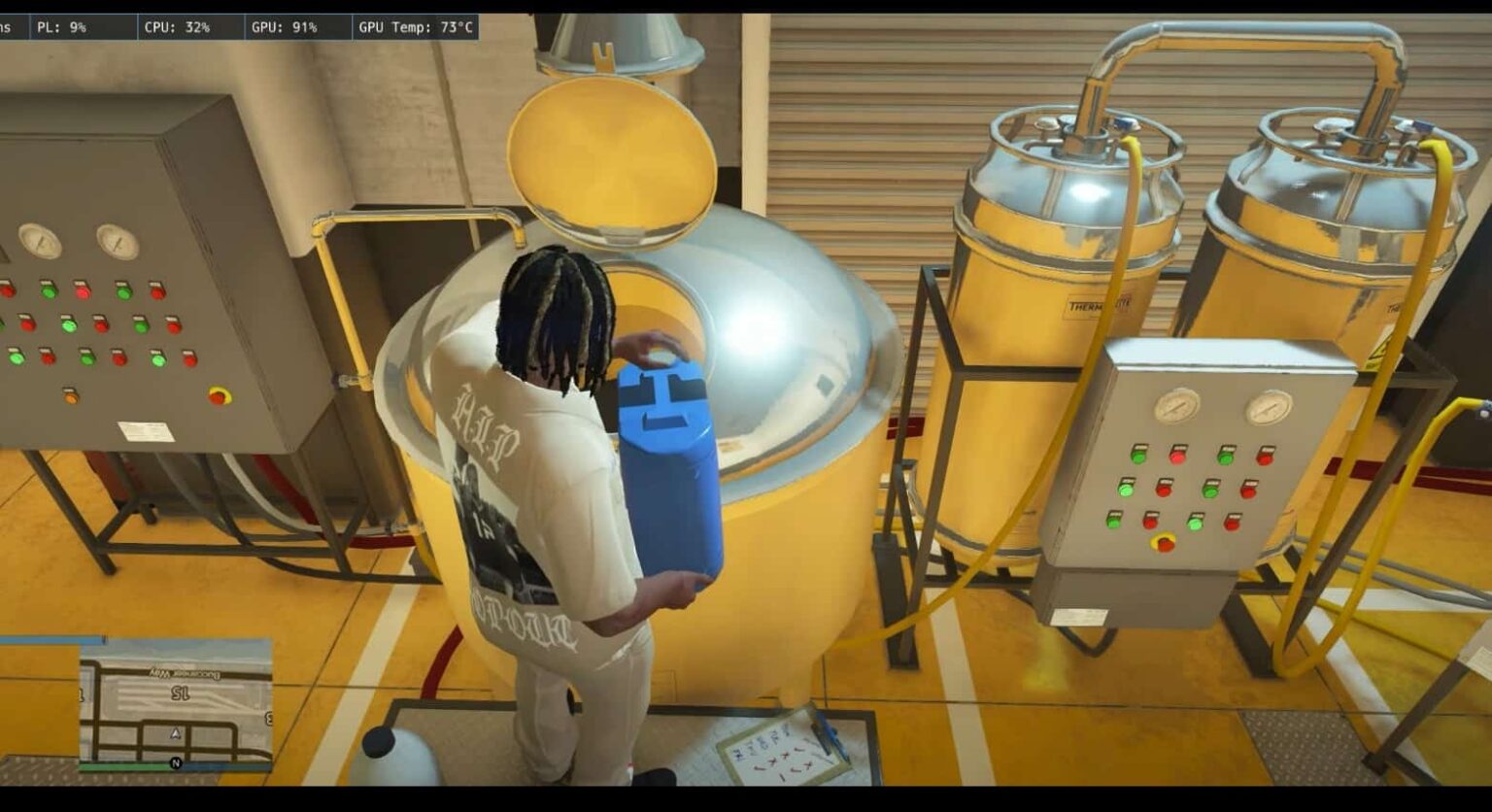Select the PL 9% performance stat
Image resolution: width=1492 pixels, height=812 pixels.
point(63,27)
